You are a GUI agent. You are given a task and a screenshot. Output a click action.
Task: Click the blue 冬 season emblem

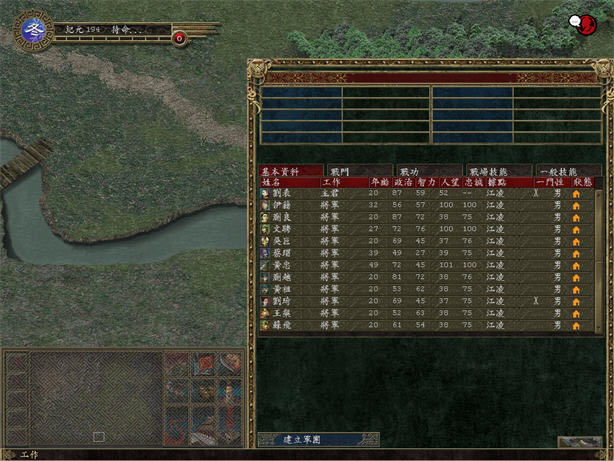pyautogui.click(x=31, y=32)
